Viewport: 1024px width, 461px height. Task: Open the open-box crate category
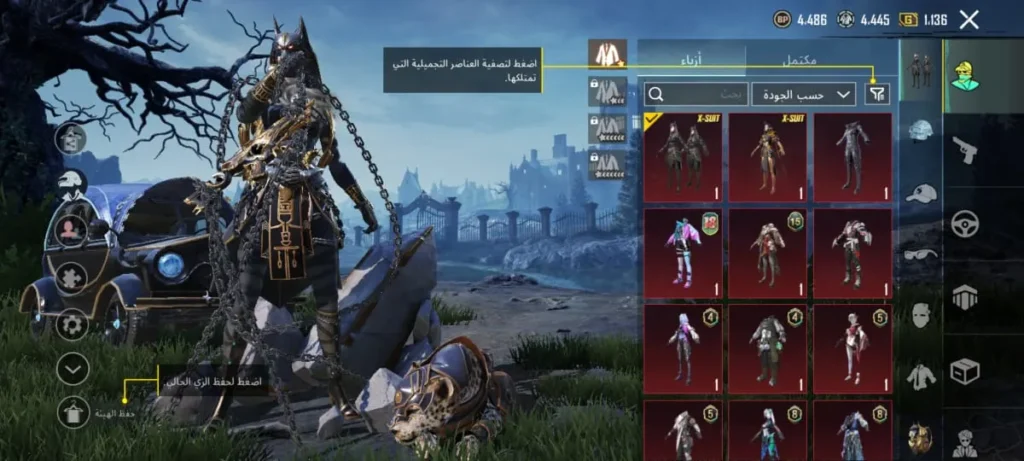[966, 371]
